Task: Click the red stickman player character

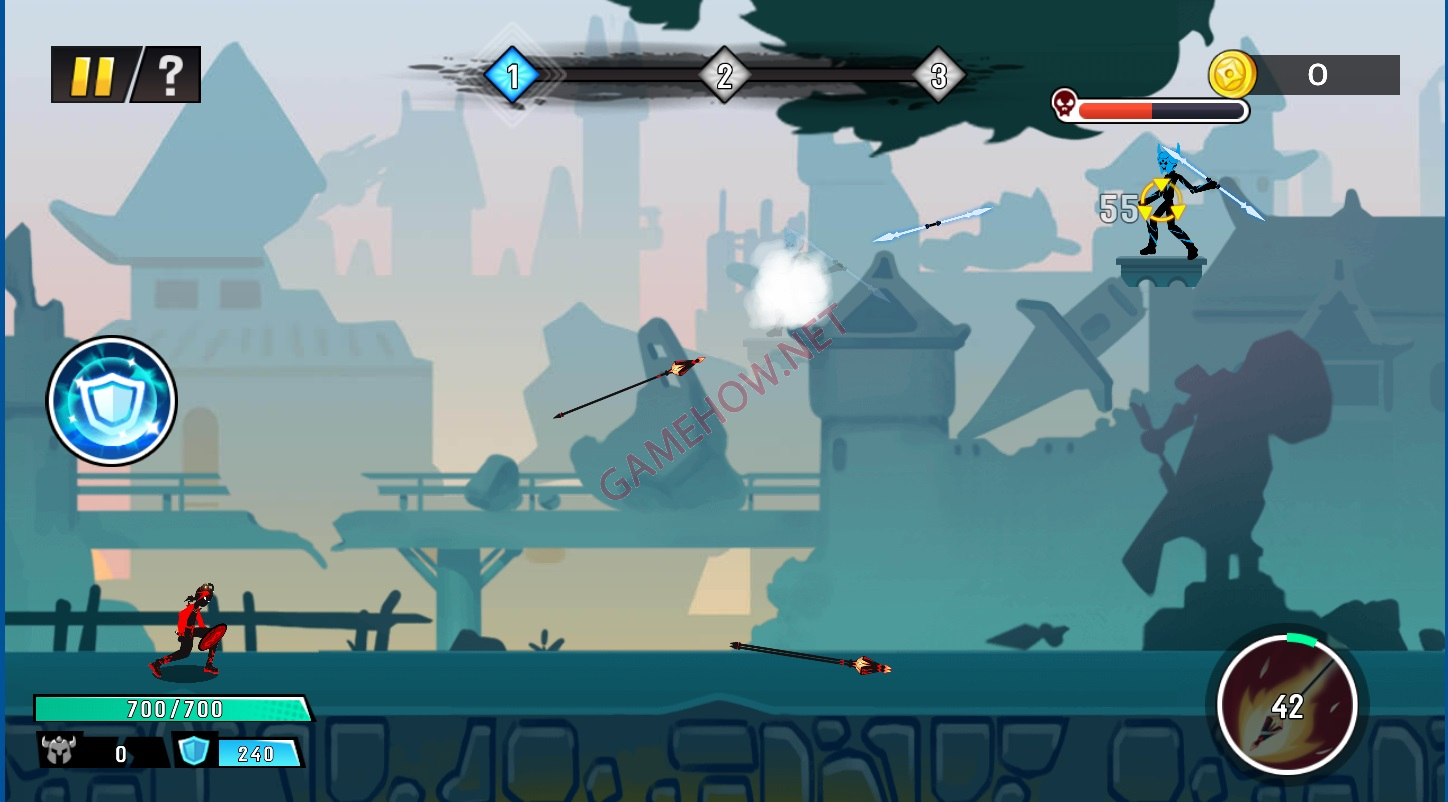Action: tap(195, 625)
